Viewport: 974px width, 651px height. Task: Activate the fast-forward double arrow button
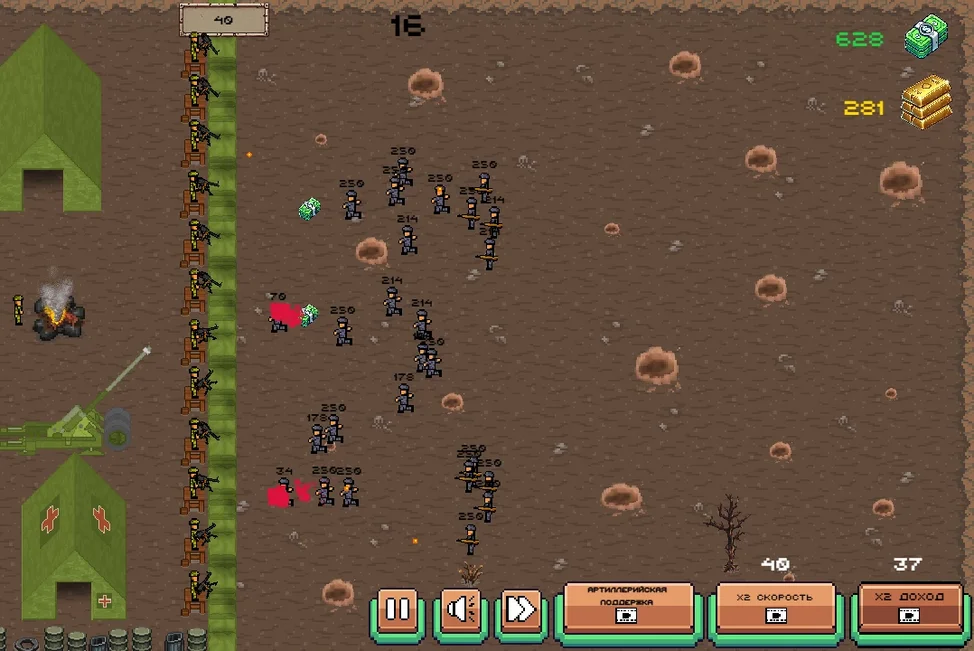coord(521,608)
